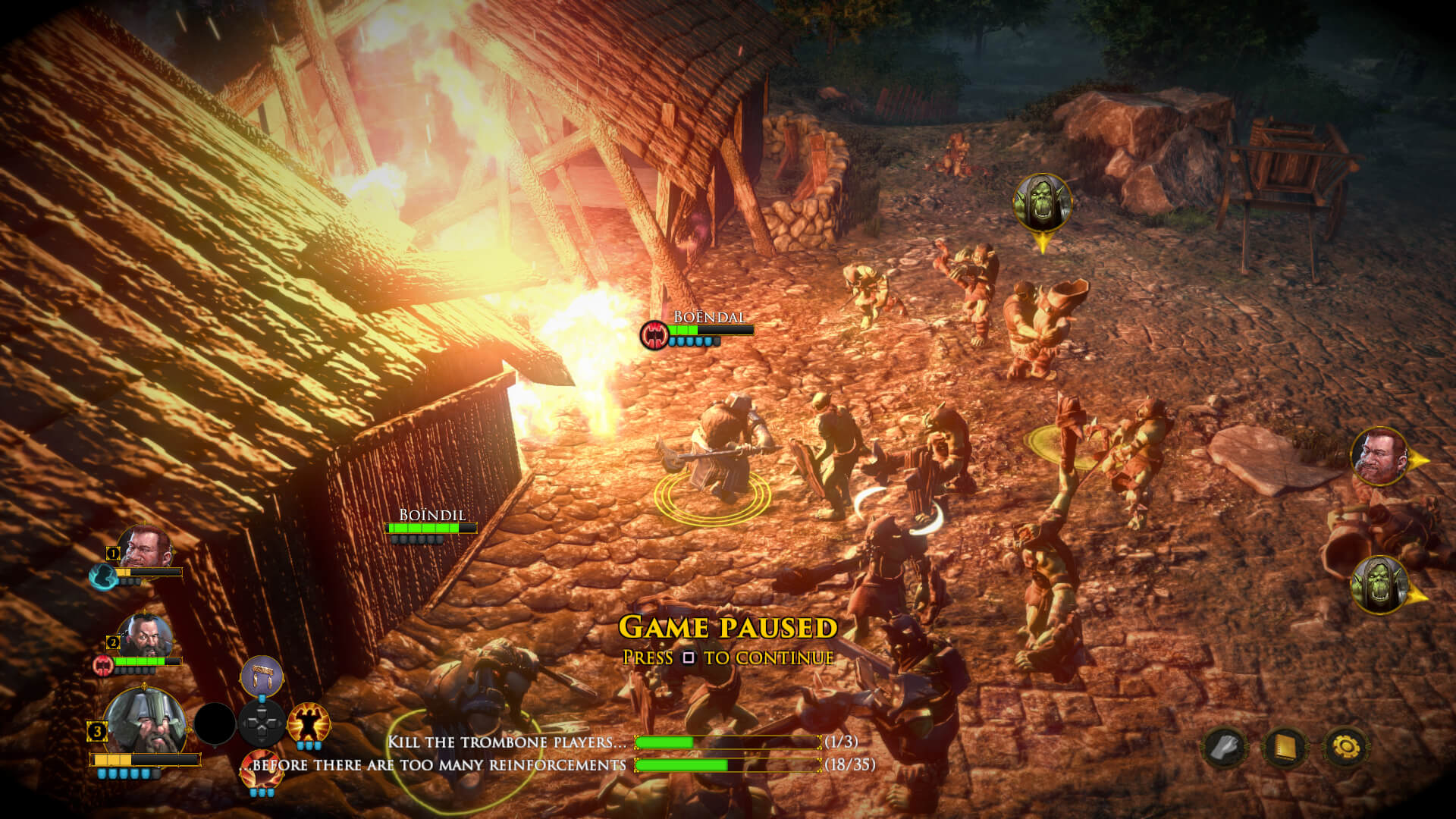Use the golden amulet item ability
The width and height of the screenshot is (1456, 819).
(262, 676)
